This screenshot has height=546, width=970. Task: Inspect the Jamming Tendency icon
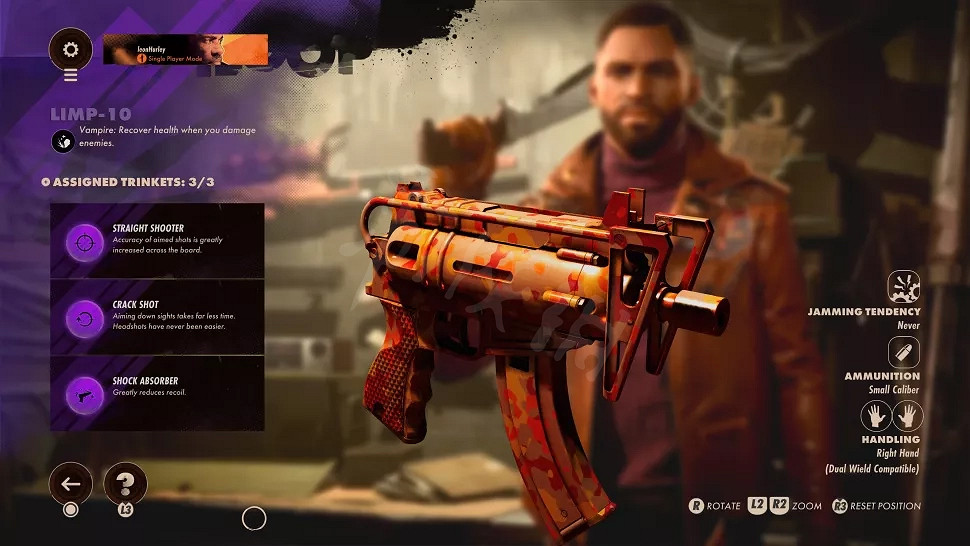[x=904, y=288]
